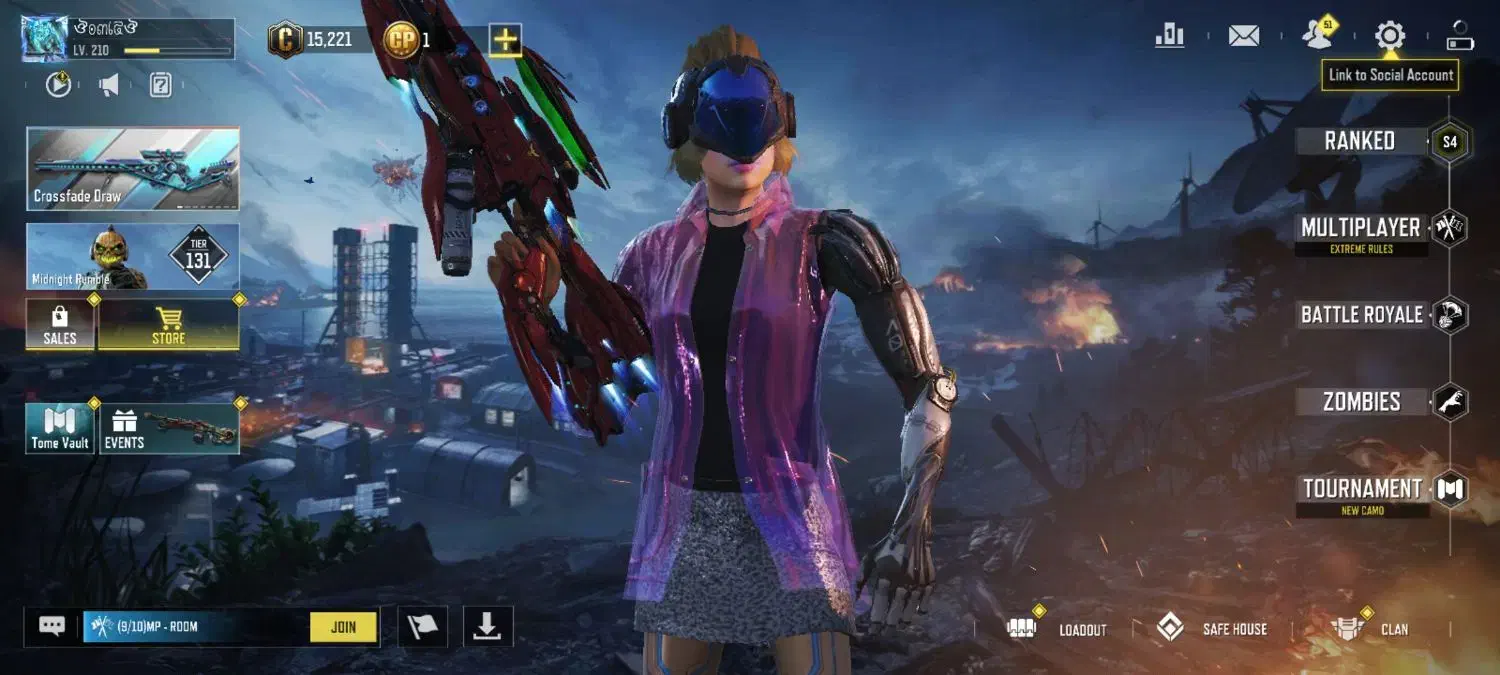Add CP with the yellow plus button
The width and height of the screenshot is (1500, 675).
coord(506,40)
